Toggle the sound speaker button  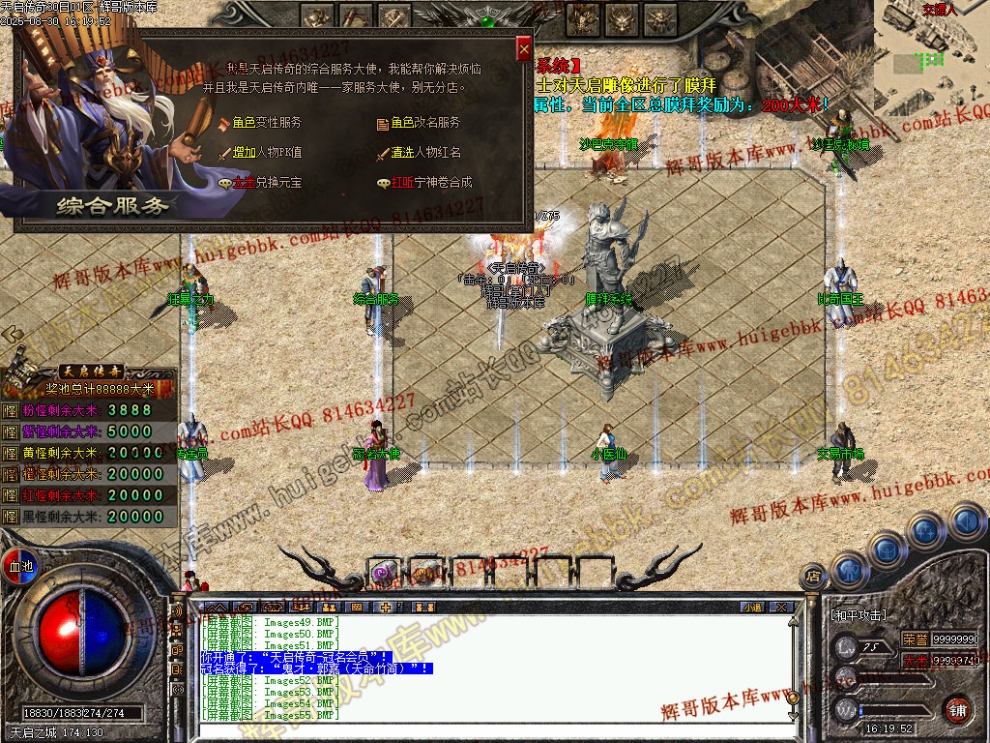966,521
